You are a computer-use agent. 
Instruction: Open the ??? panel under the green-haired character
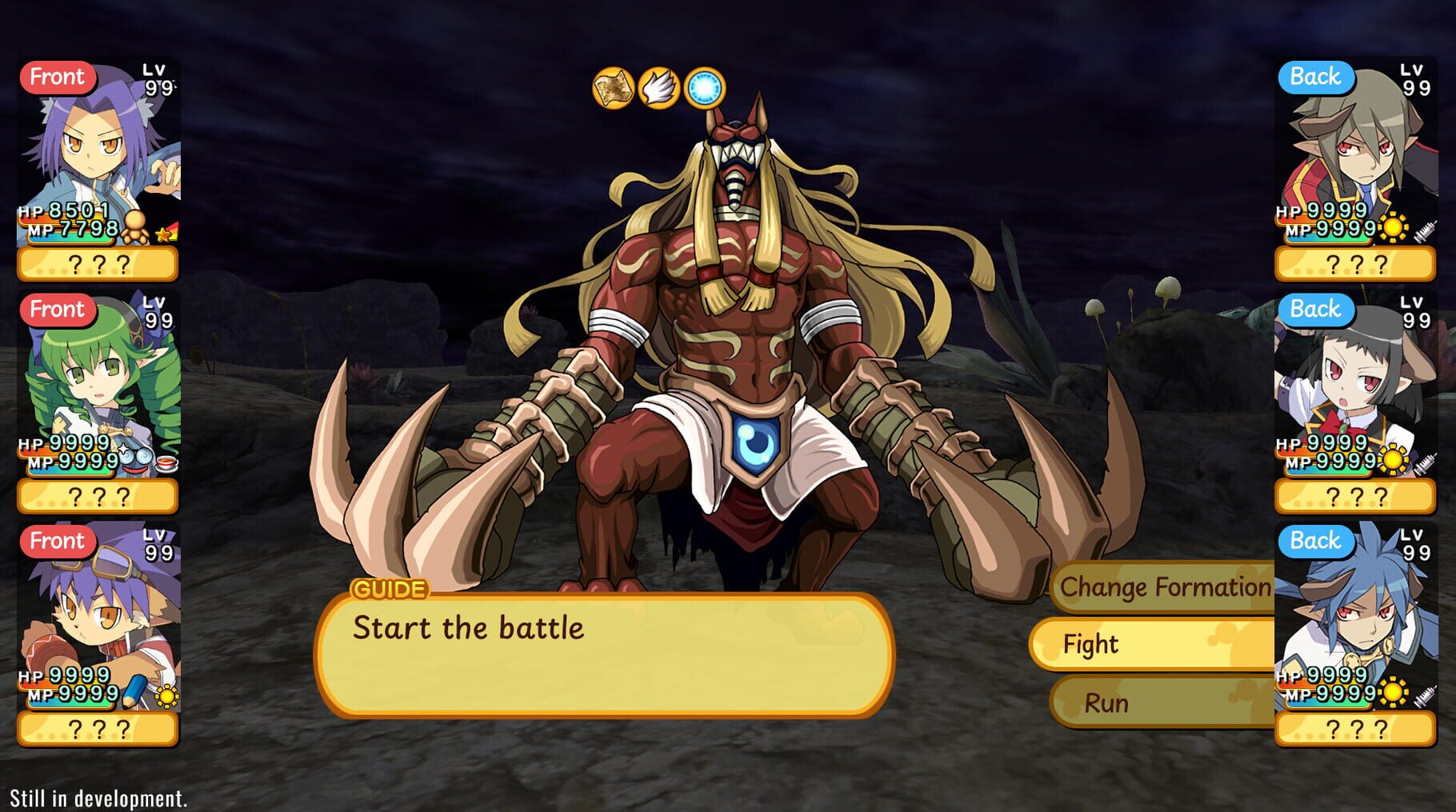pos(98,494)
